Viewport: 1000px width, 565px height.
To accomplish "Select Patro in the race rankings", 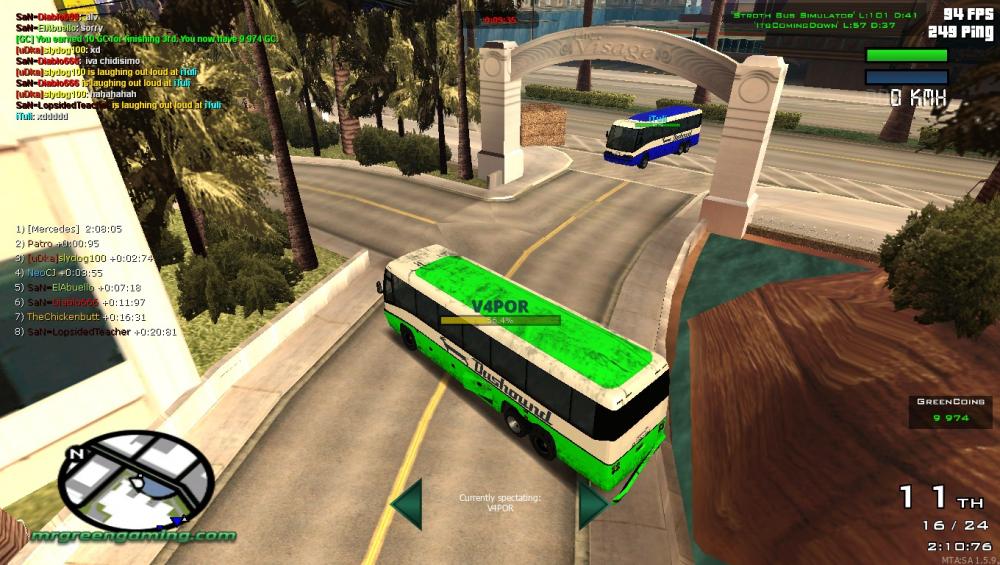I will tap(62, 243).
